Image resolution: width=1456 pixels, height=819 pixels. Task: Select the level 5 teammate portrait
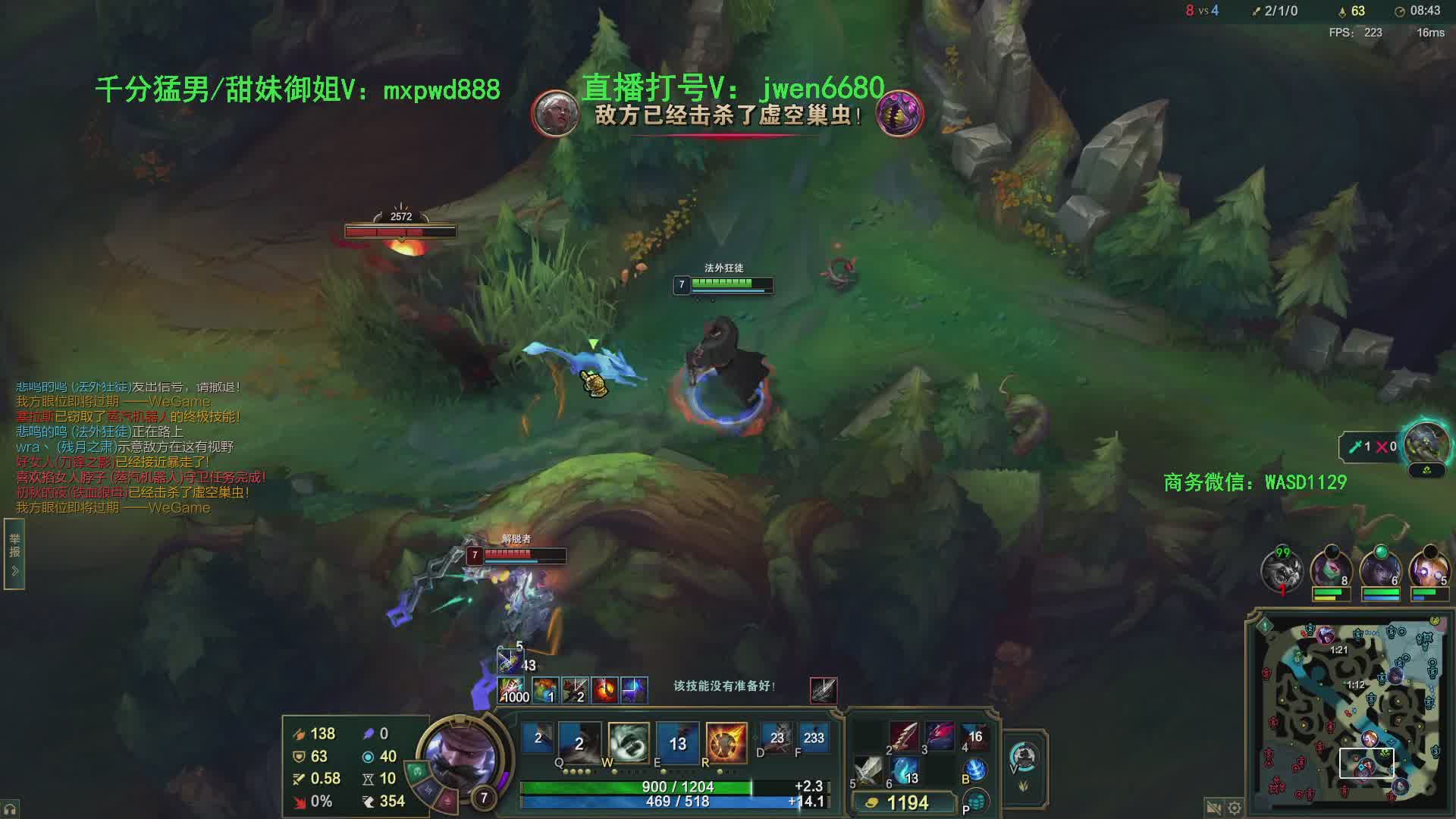coord(1428,569)
